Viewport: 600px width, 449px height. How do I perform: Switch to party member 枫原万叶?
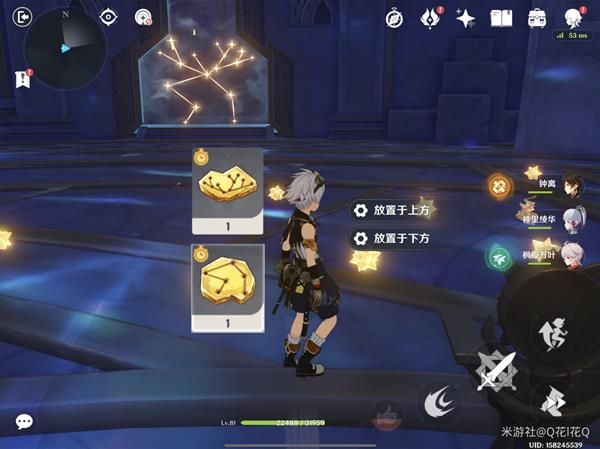click(x=570, y=255)
